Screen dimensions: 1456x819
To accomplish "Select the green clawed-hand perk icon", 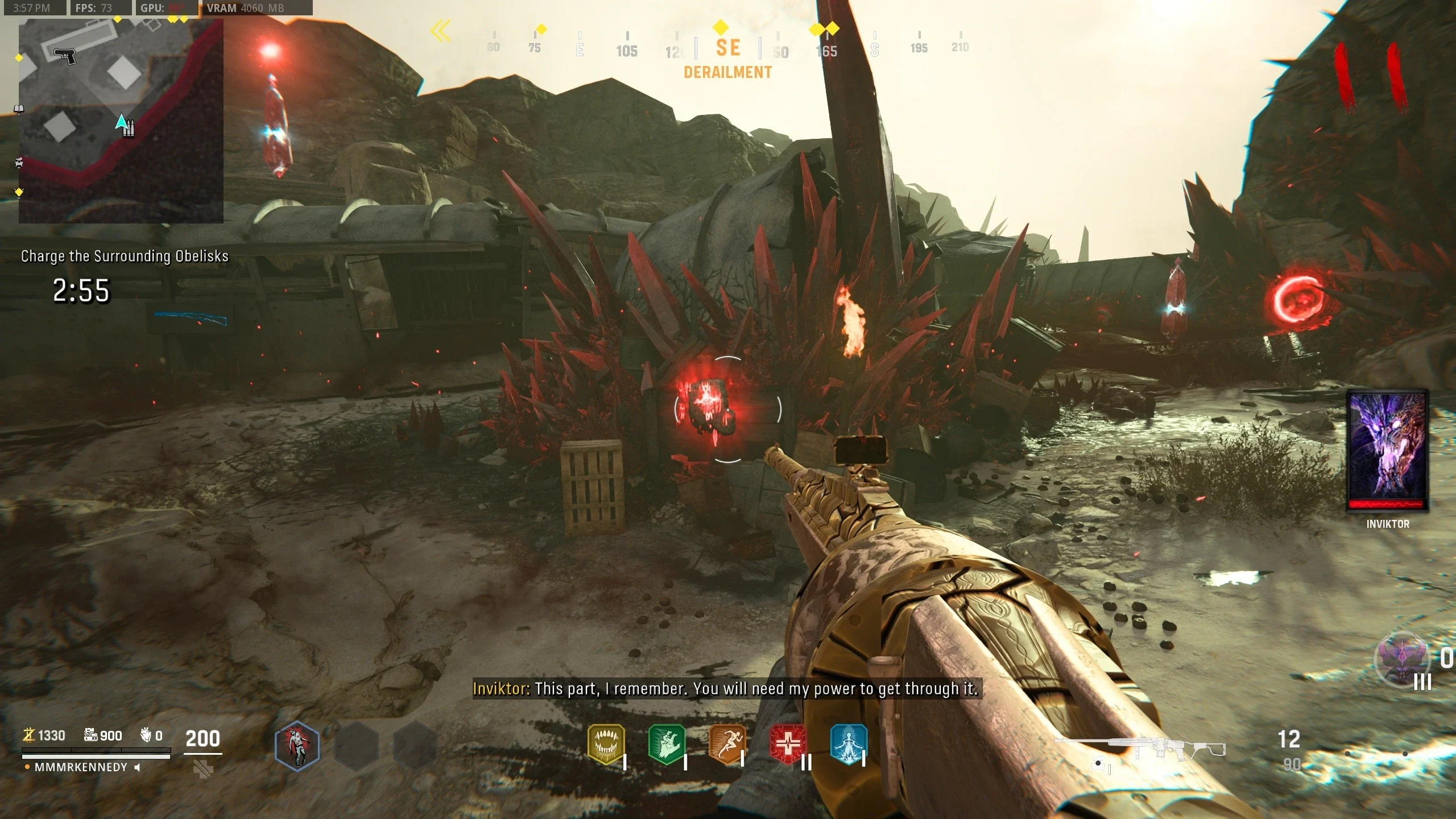I will [667, 744].
